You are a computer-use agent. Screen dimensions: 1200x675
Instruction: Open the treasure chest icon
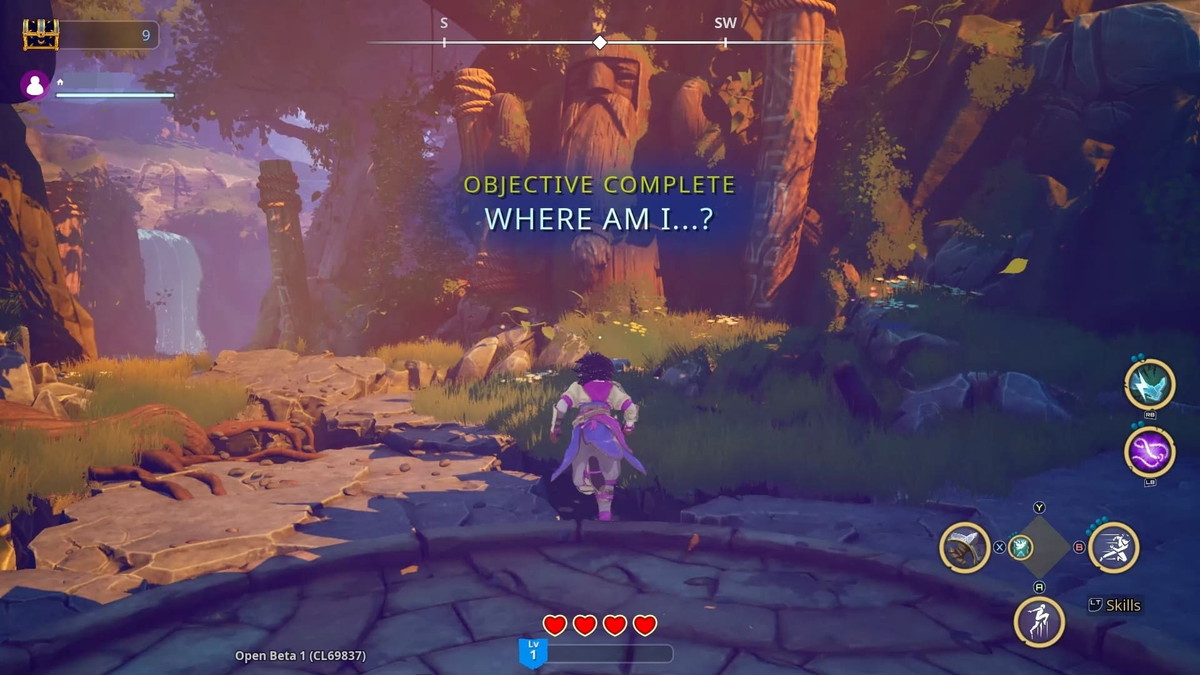pyautogui.click(x=41, y=35)
